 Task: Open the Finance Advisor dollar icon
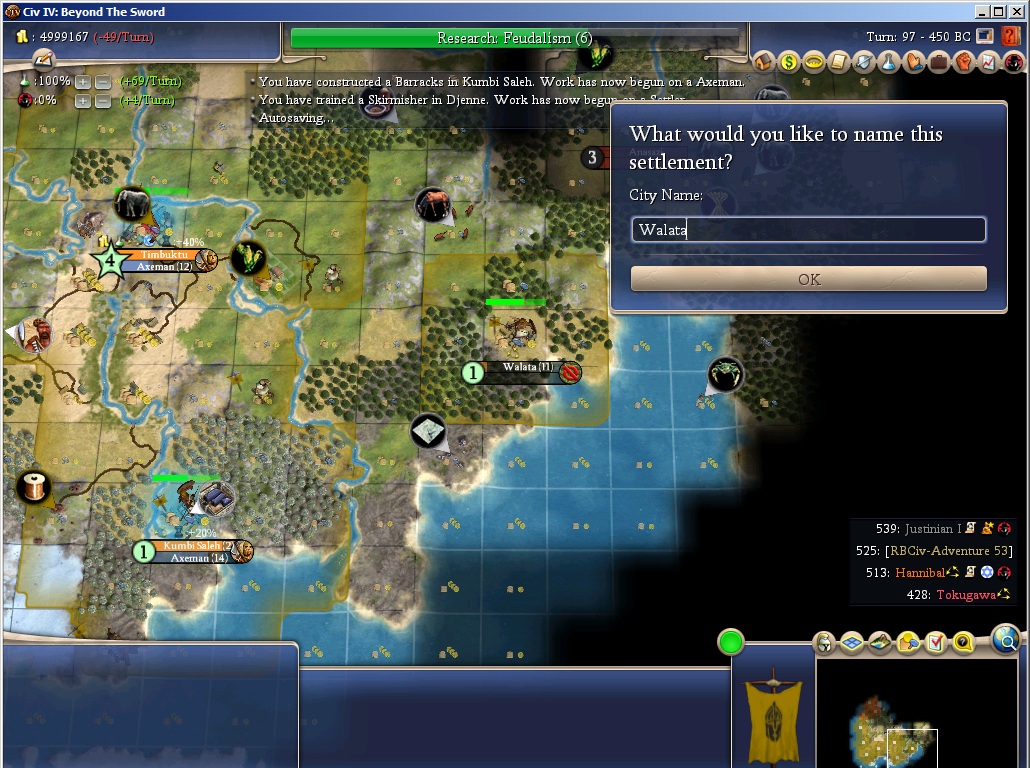[x=789, y=62]
